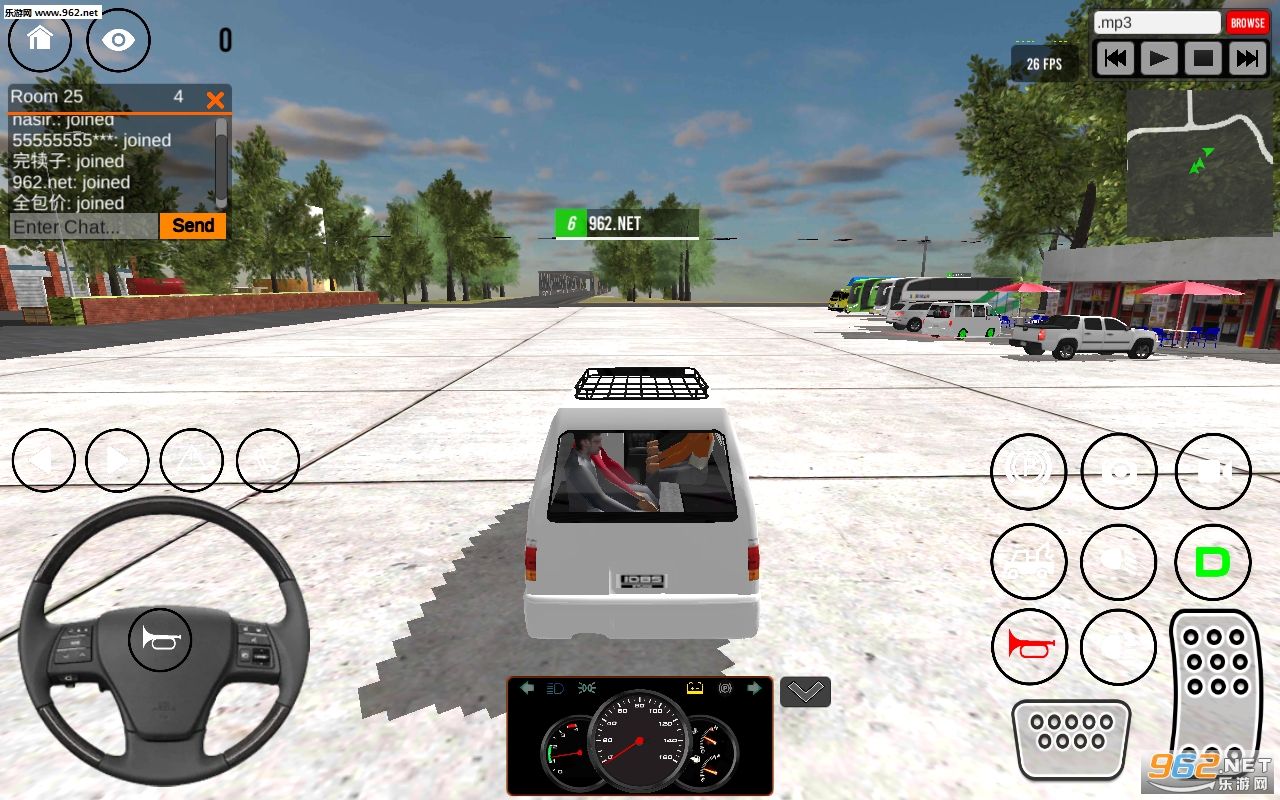Engage the parking brake button

pyautogui.click(x=1028, y=471)
